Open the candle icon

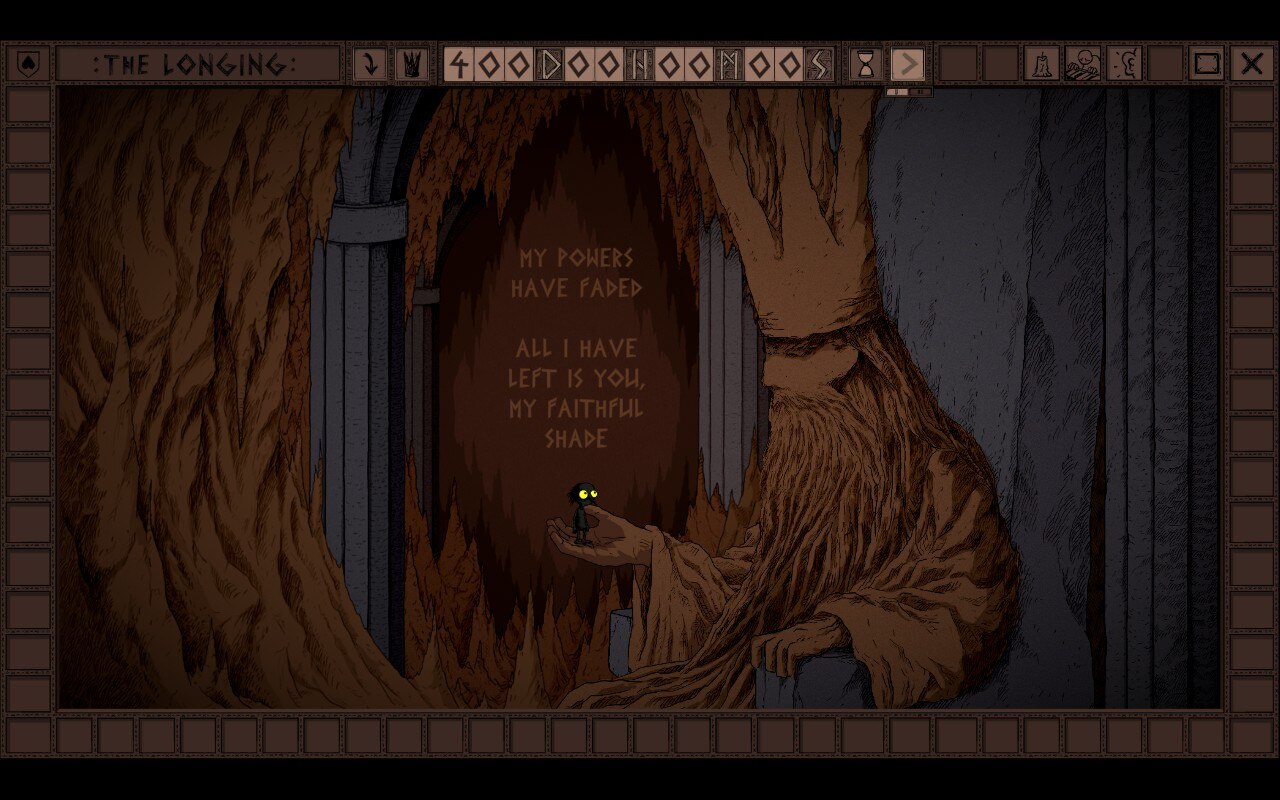coord(1041,65)
